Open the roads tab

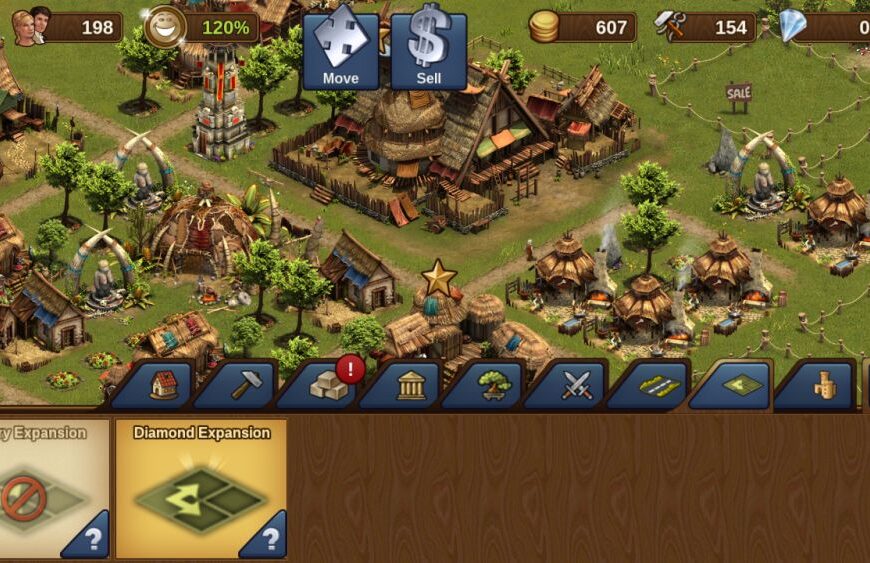pyautogui.click(x=660, y=386)
